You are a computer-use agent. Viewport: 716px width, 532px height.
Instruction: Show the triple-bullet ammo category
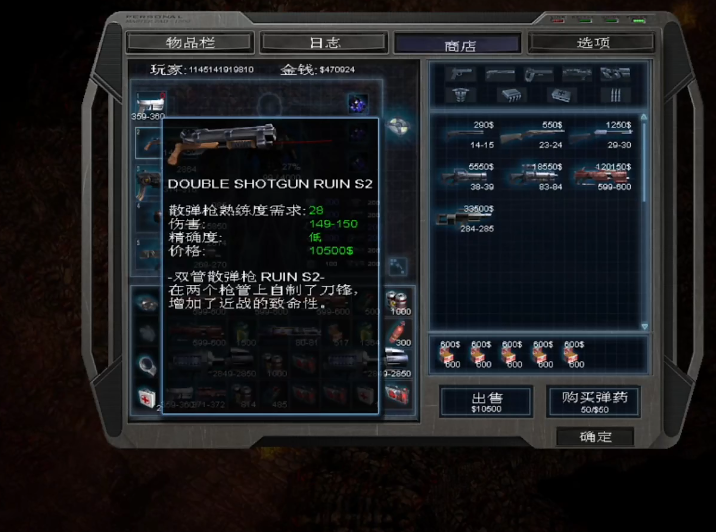(615, 94)
